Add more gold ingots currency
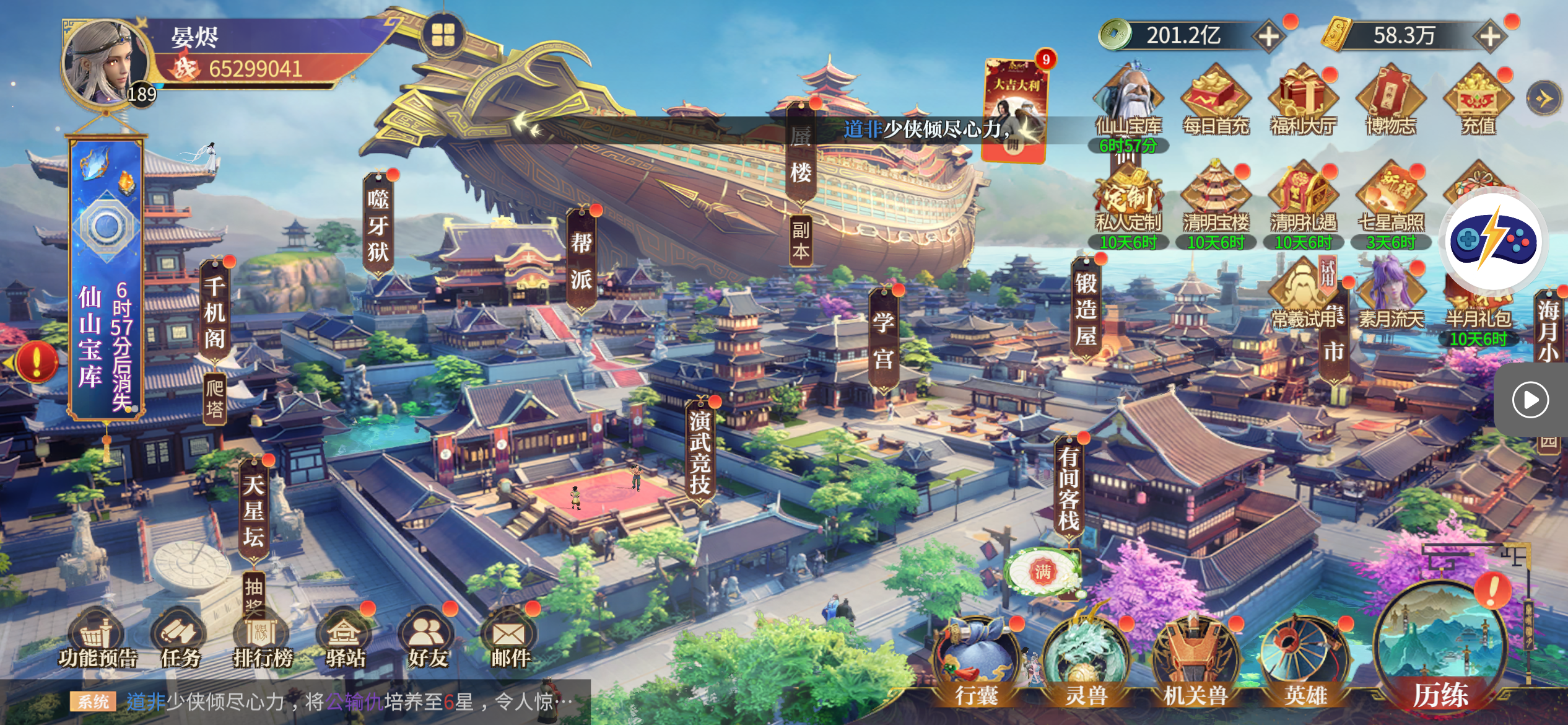Viewport: 1568px width, 725px height. pyautogui.click(x=1489, y=36)
